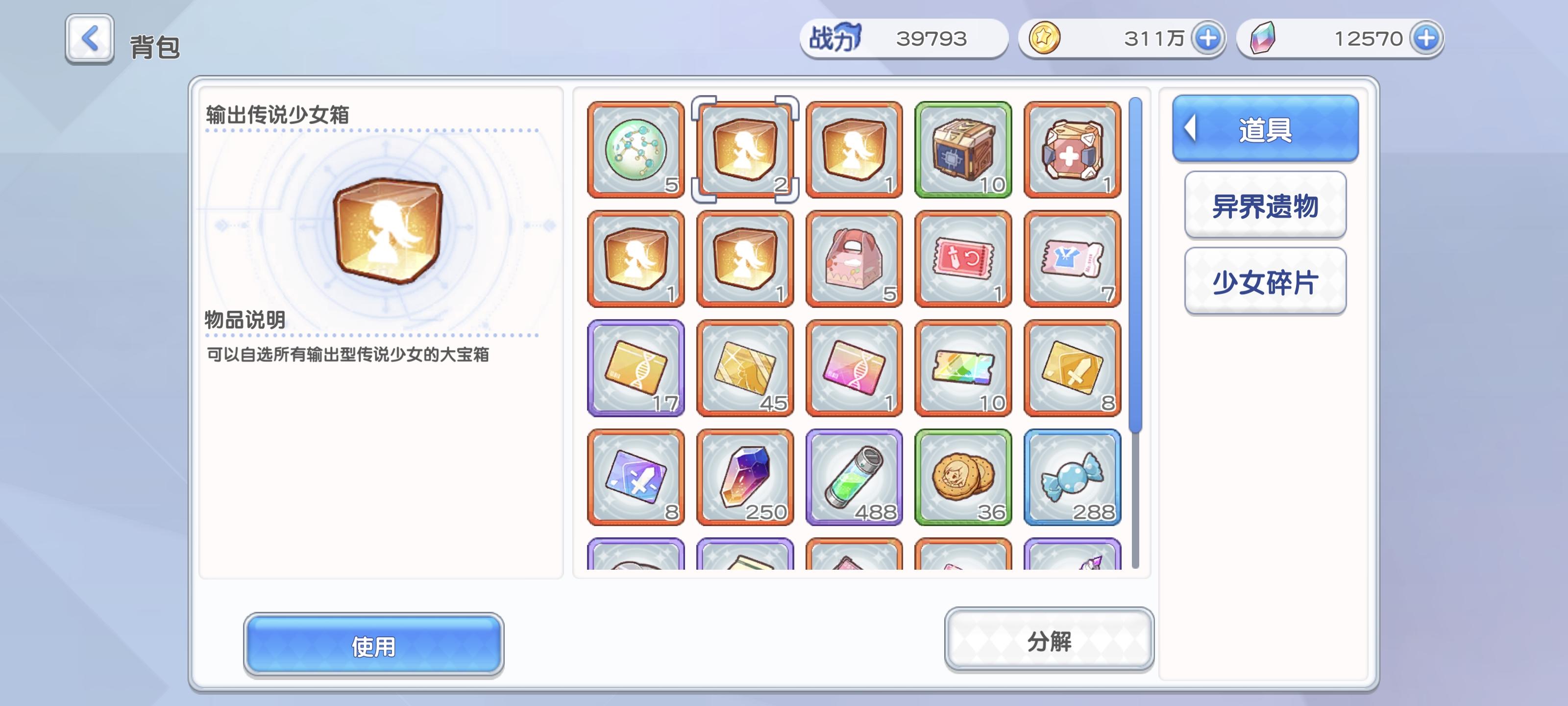
Task: Tap the plus button next to the coin balance
Action: [x=1209, y=38]
